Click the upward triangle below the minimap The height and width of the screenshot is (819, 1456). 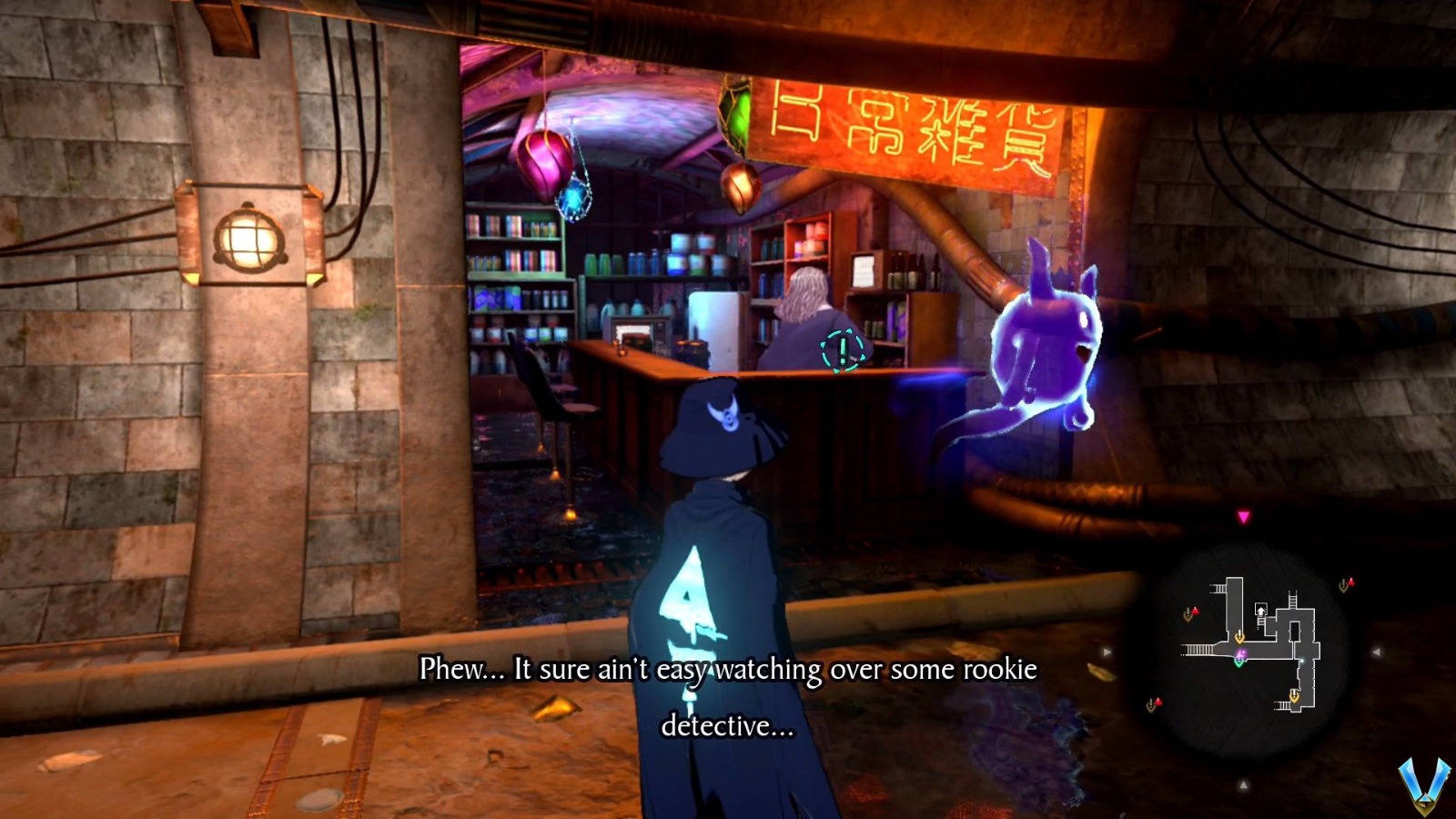(x=1244, y=784)
